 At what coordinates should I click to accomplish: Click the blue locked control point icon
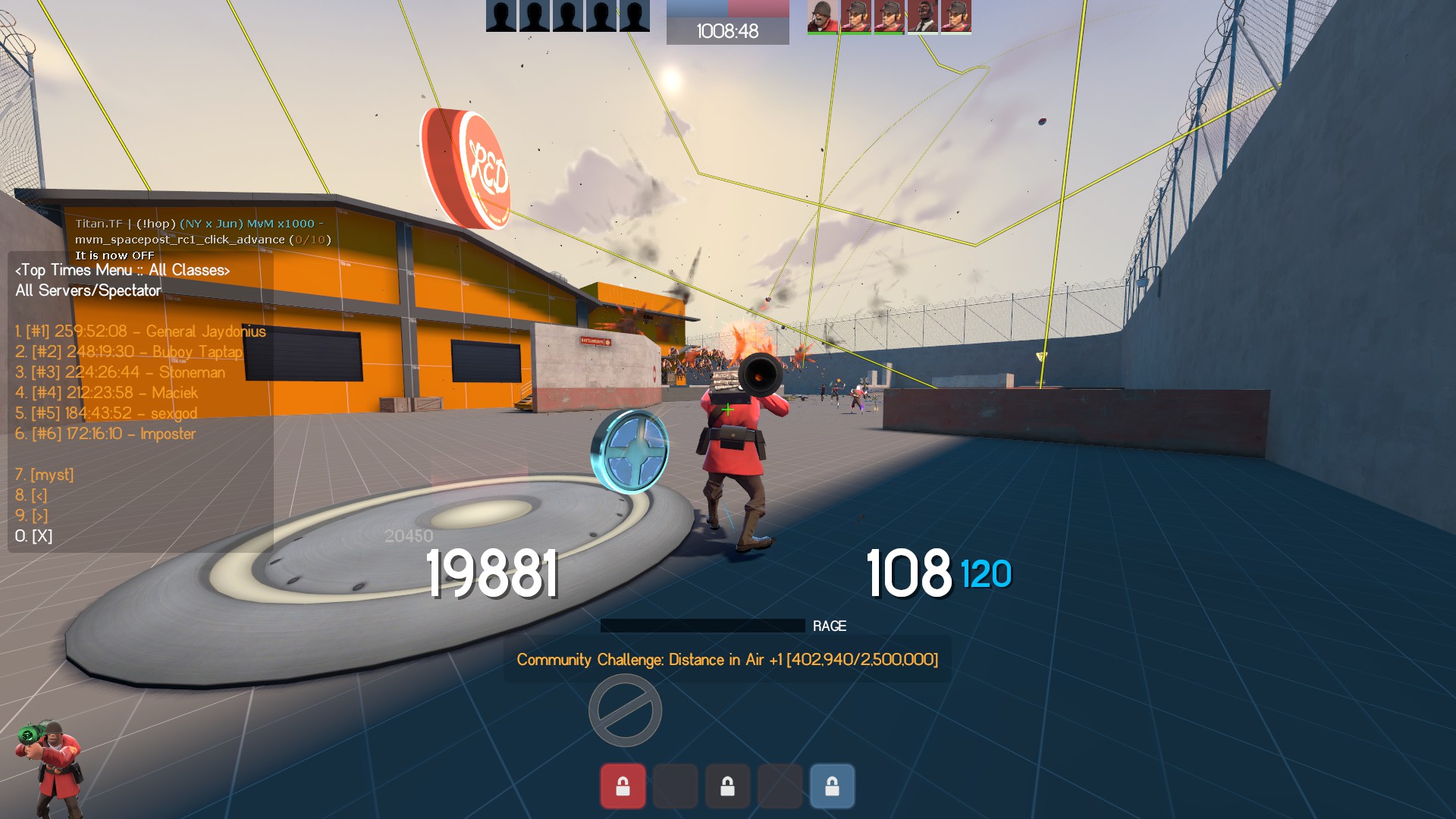pos(832,786)
